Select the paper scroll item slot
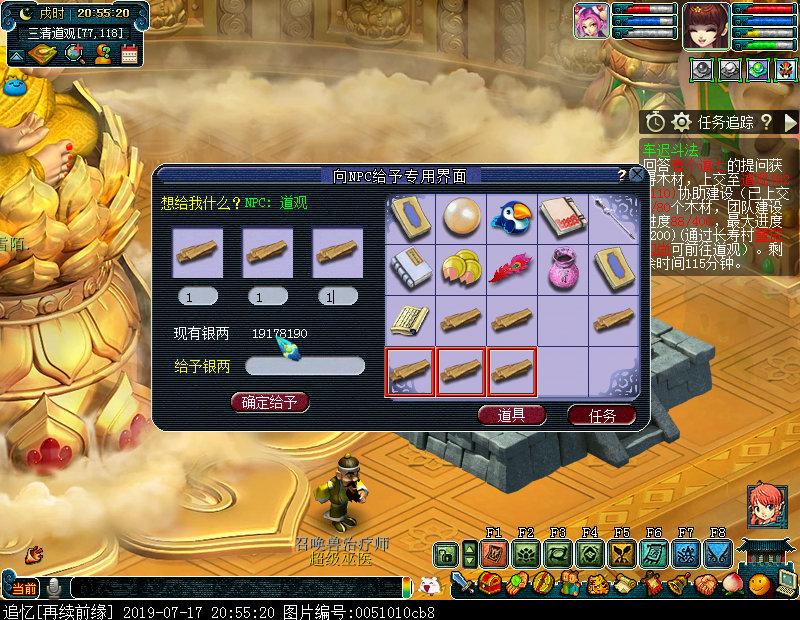Image resolution: width=800 pixels, height=620 pixels. click(410, 319)
